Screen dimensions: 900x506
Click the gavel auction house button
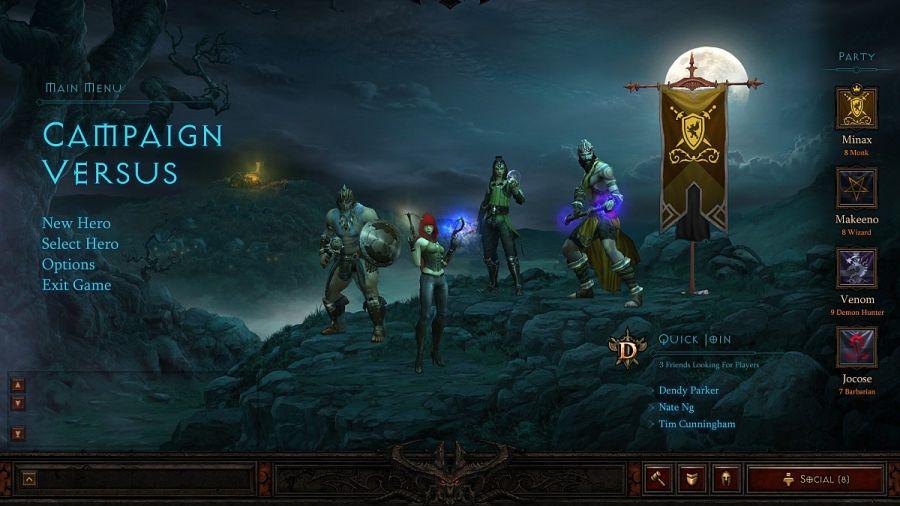[x=658, y=479]
